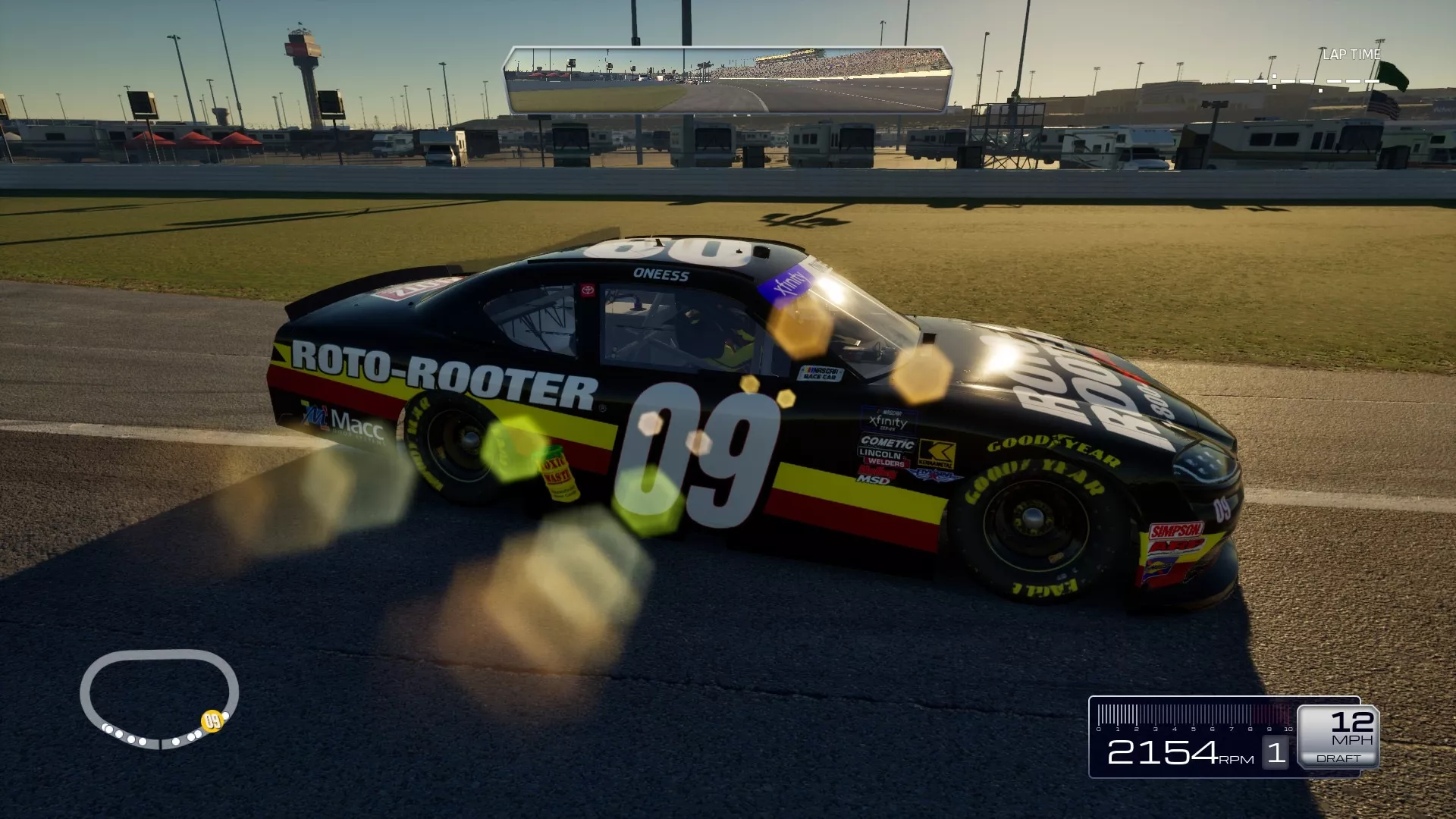Click the rear-view mirror display

tap(727, 80)
